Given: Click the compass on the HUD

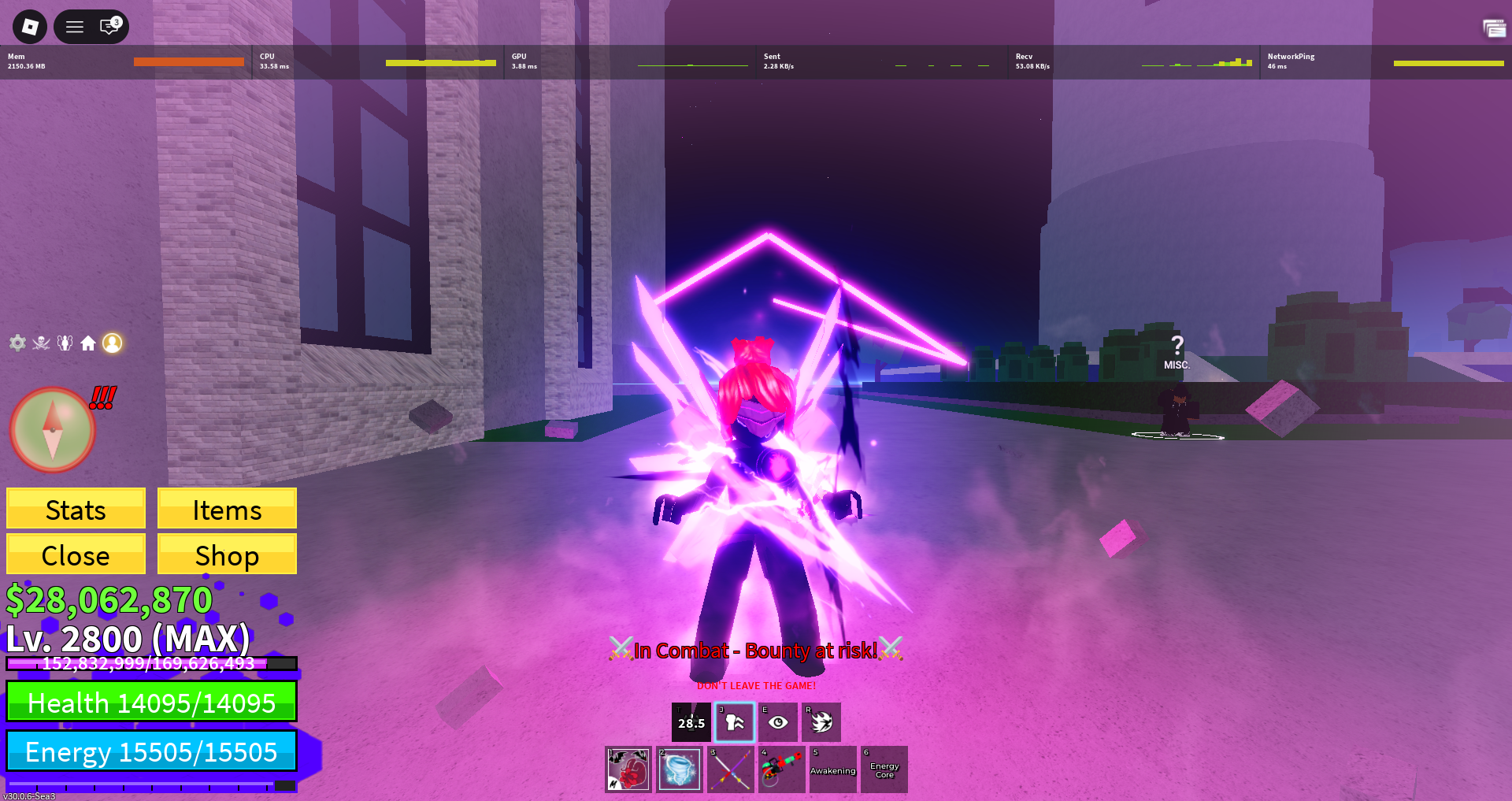Looking at the screenshot, I should (52, 429).
